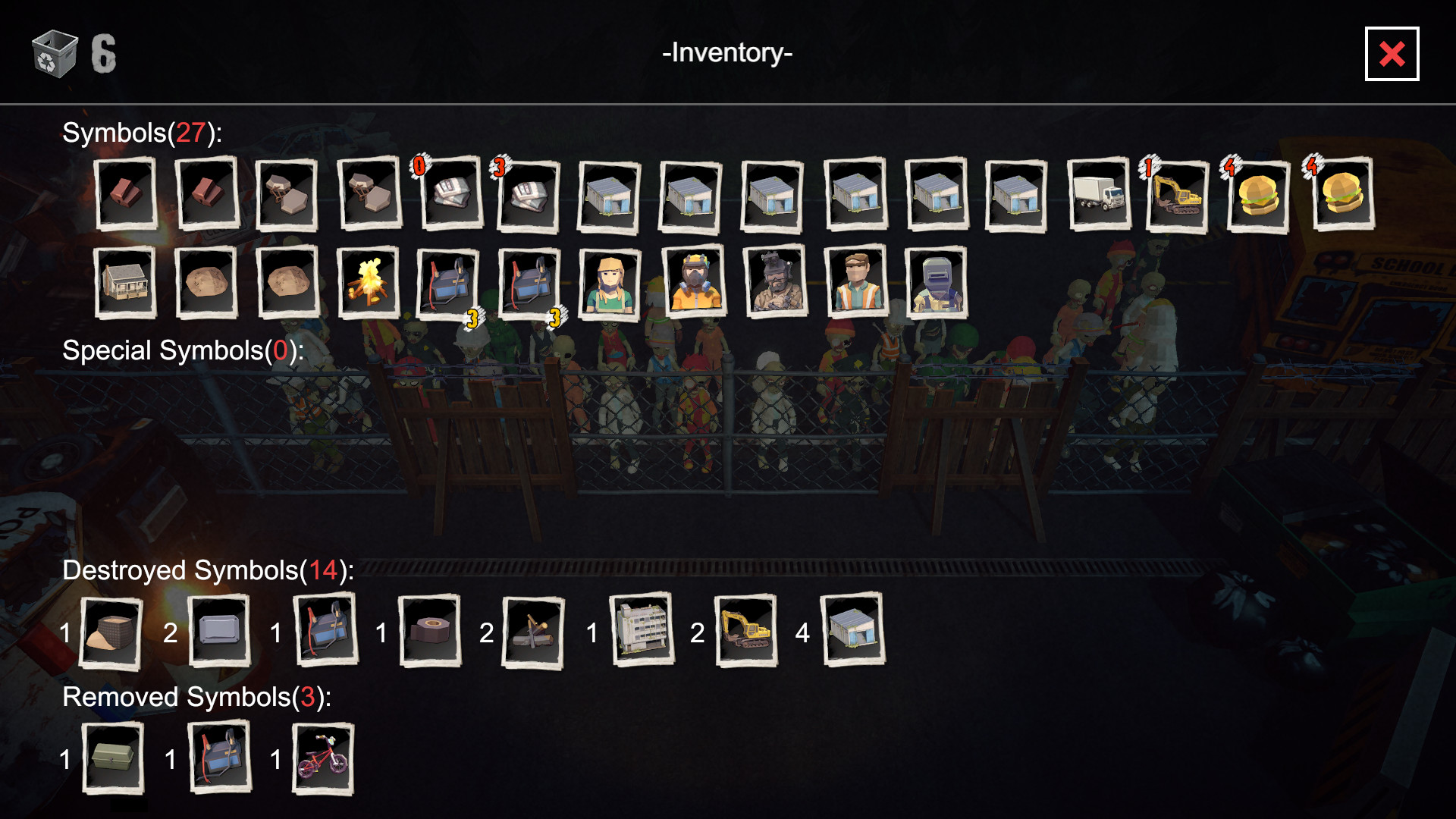The height and width of the screenshot is (819, 1456).
Task: Inspect the destroyed apartment building symbol
Action: [x=642, y=631]
